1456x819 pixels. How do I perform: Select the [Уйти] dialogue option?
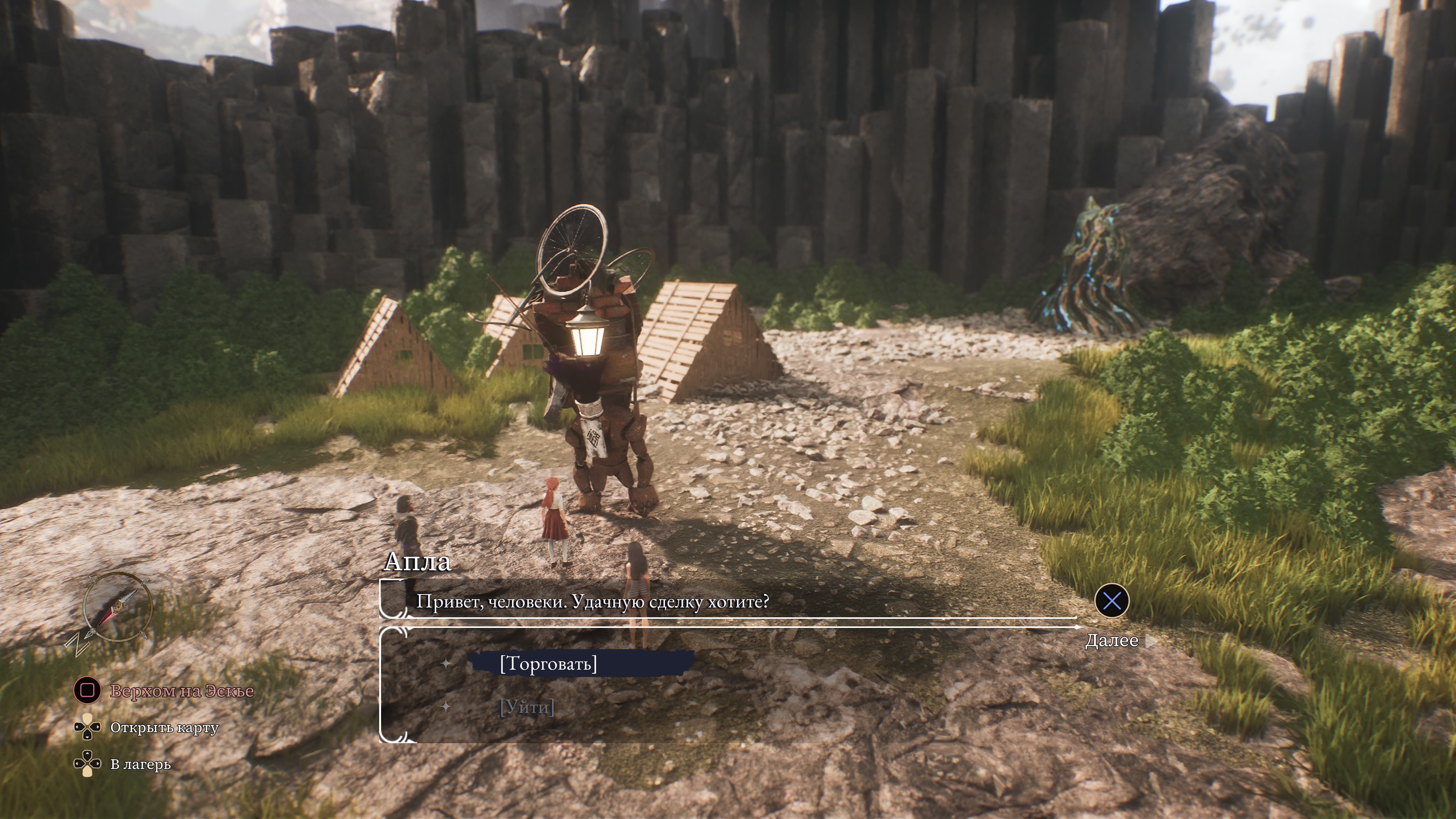click(x=527, y=707)
